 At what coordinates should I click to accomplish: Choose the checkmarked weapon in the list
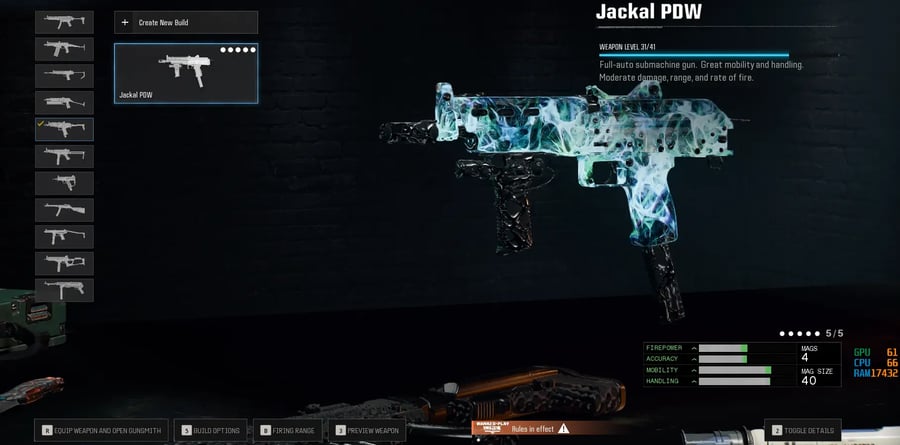pyautogui.click(x=65, y=129)
